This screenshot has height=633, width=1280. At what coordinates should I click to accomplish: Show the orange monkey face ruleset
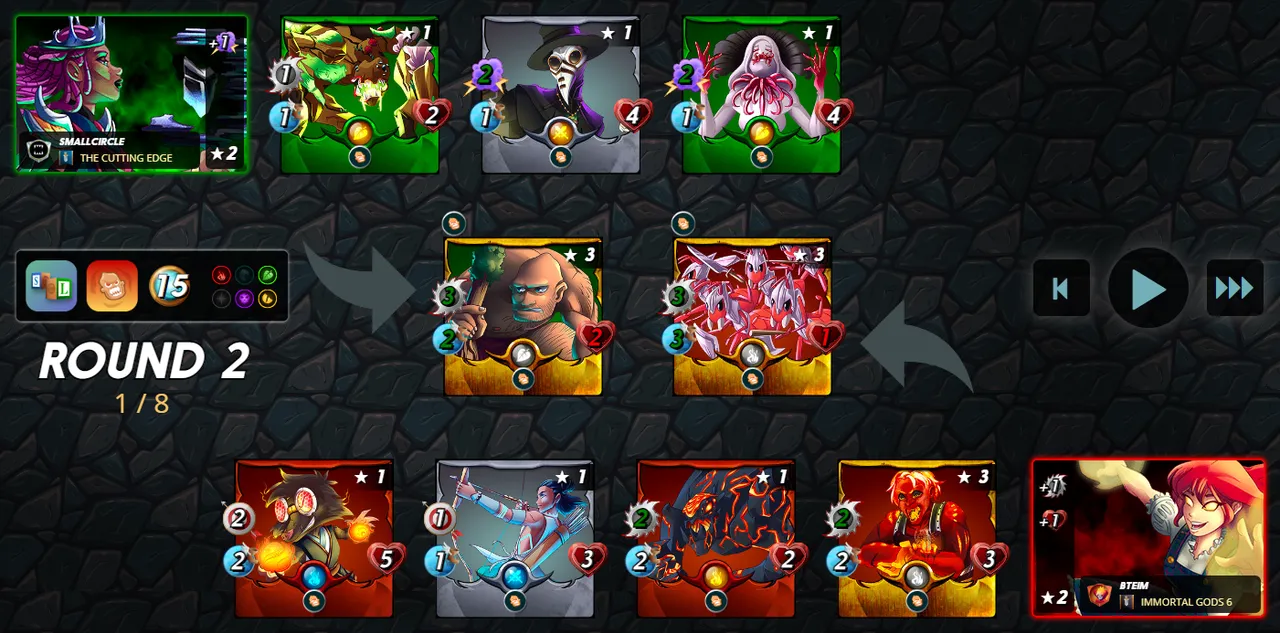pyautogui.click(x=111, y=286)
